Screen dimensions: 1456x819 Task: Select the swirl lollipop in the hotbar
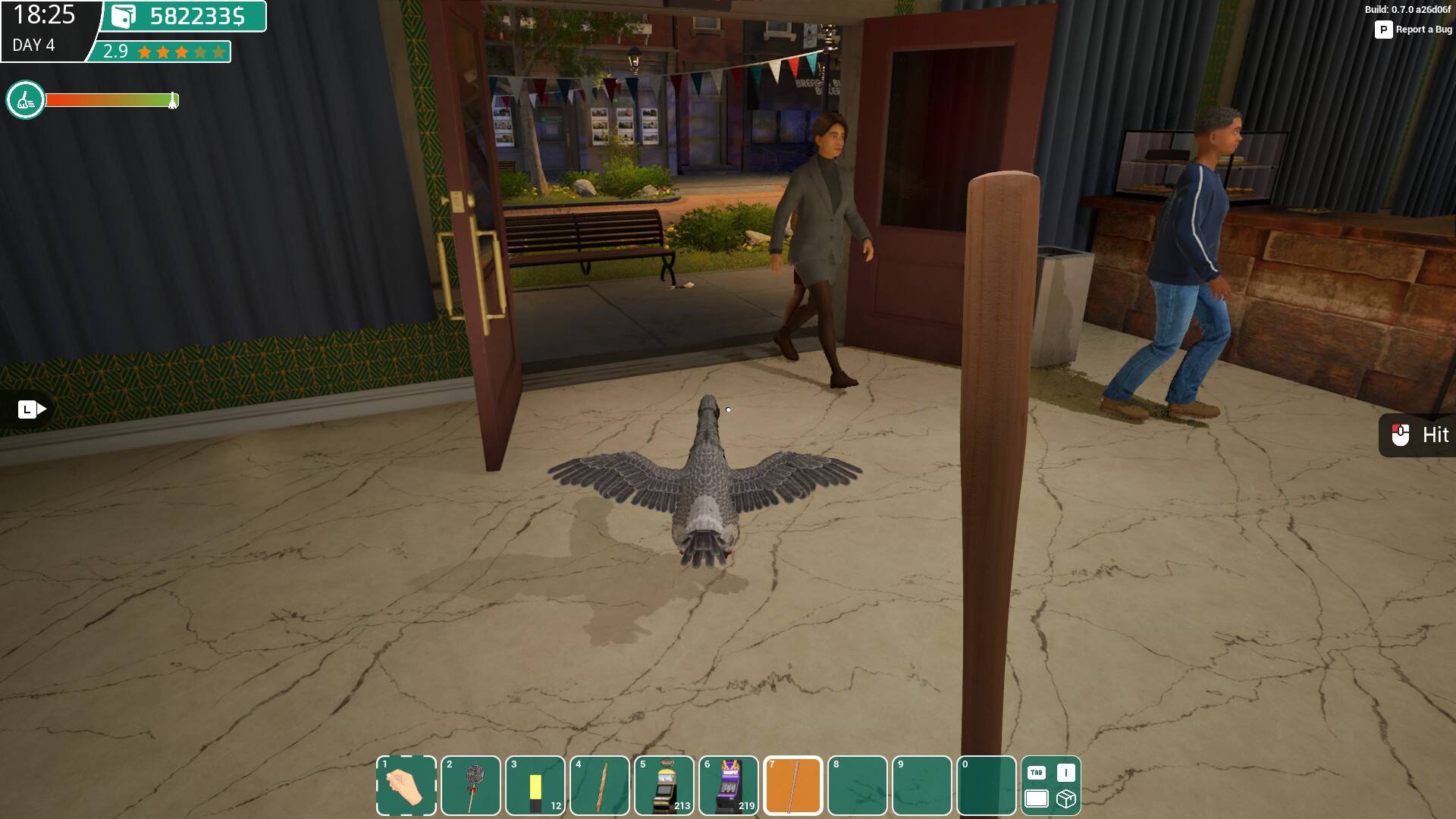470,786
